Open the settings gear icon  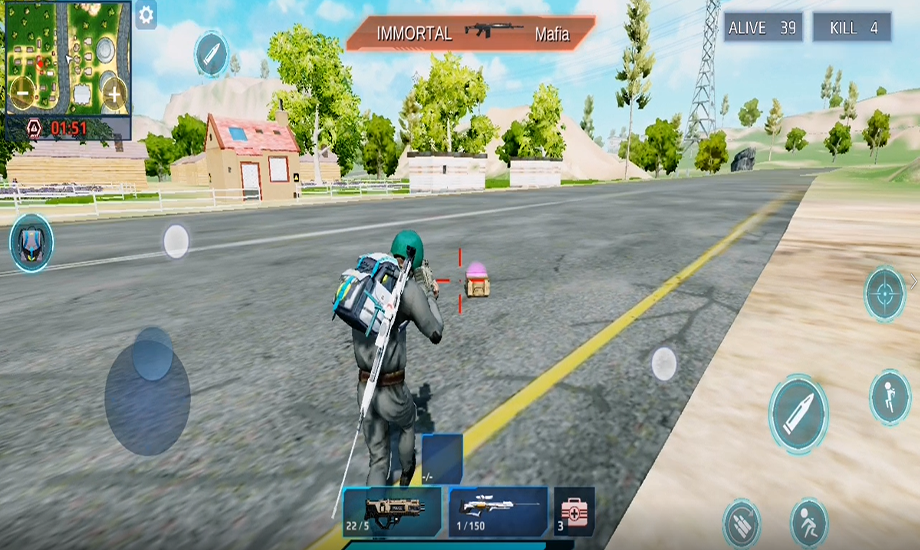(x=146, y=16)
